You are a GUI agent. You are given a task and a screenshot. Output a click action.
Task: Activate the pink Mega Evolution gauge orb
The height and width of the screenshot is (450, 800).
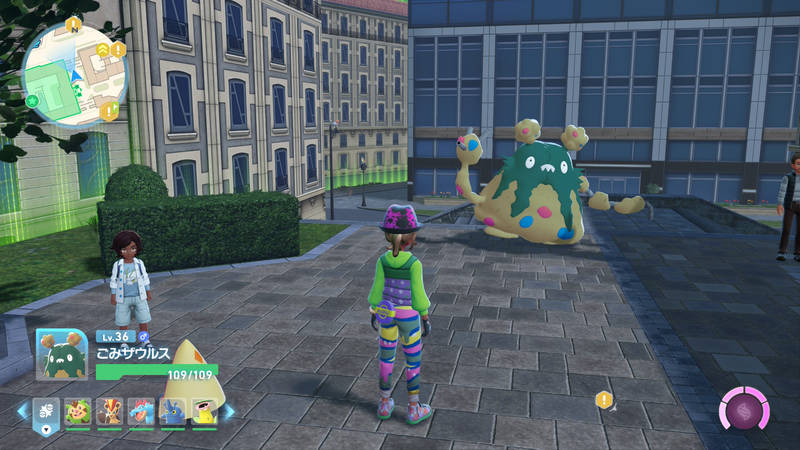[x=745, y=410]
